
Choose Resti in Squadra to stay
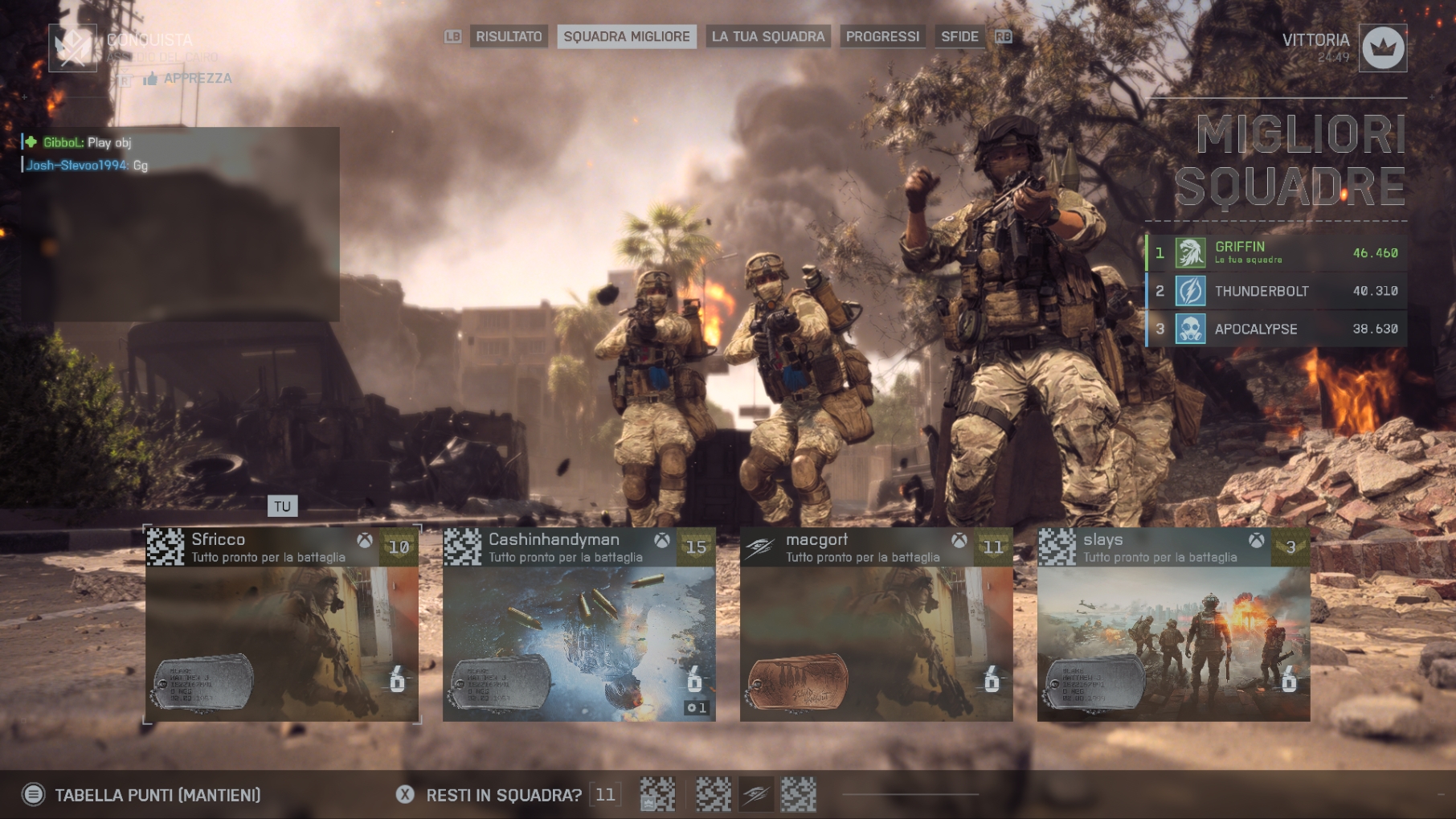click(502, 795)
